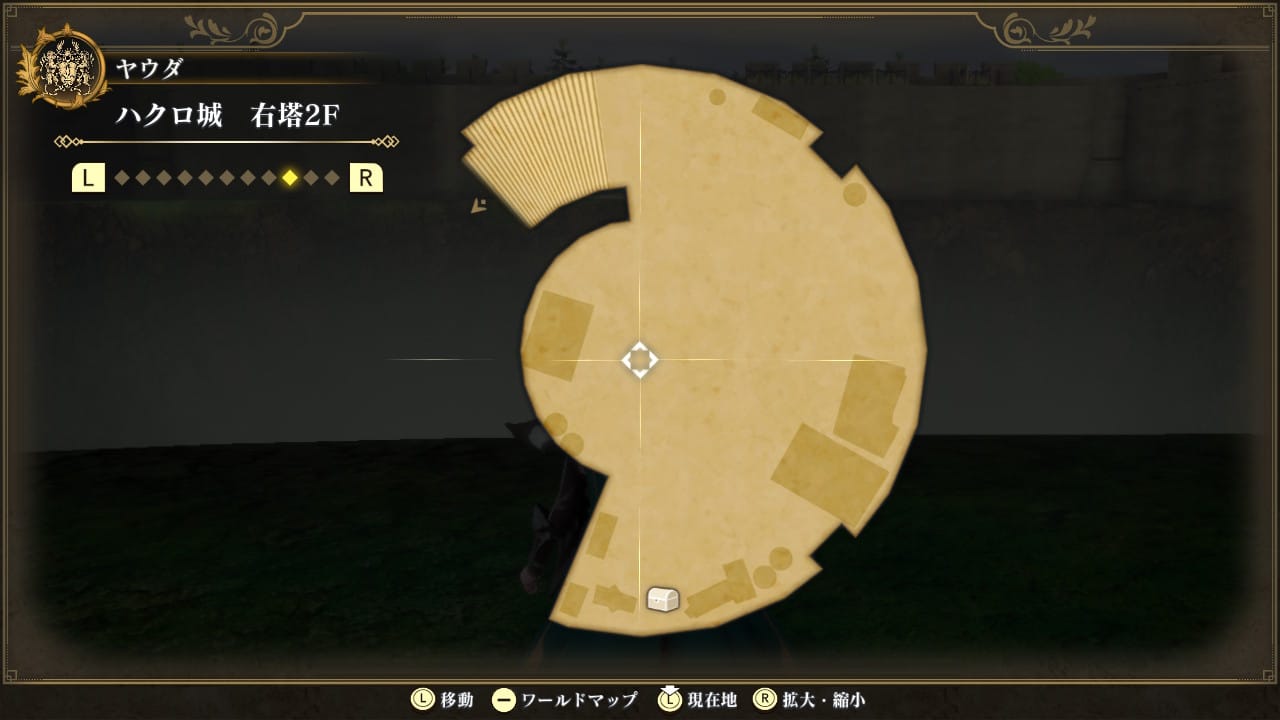Click the white crosshair cursor at map center
This screenshot has height=720, width=1280.
[x=640, y=360]
